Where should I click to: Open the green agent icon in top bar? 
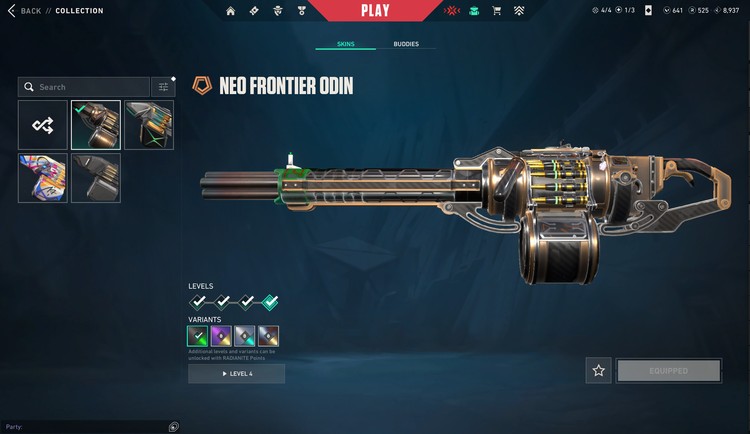tap(473, 11)
